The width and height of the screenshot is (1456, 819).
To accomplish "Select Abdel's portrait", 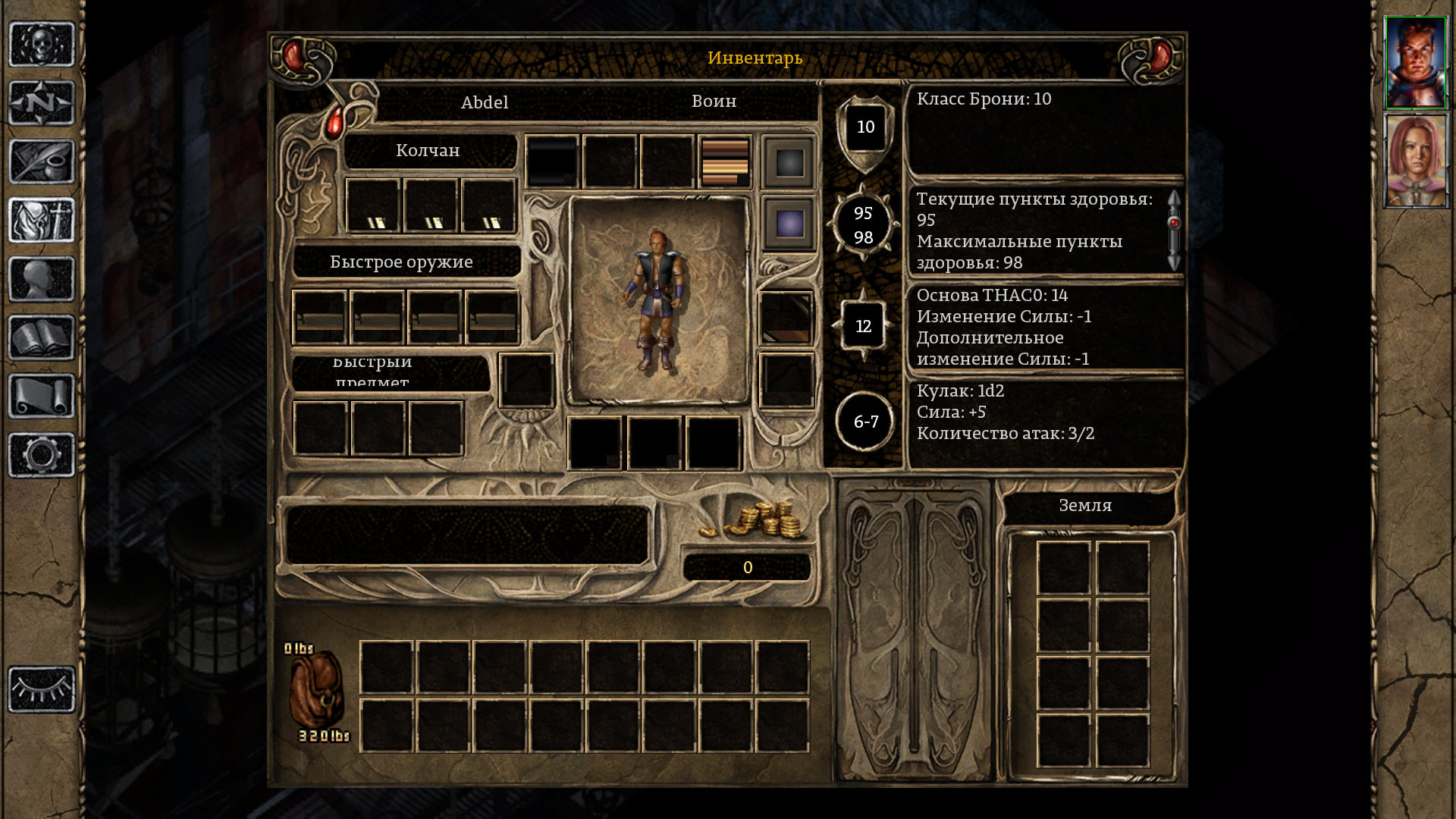I will click(1415, 63).
